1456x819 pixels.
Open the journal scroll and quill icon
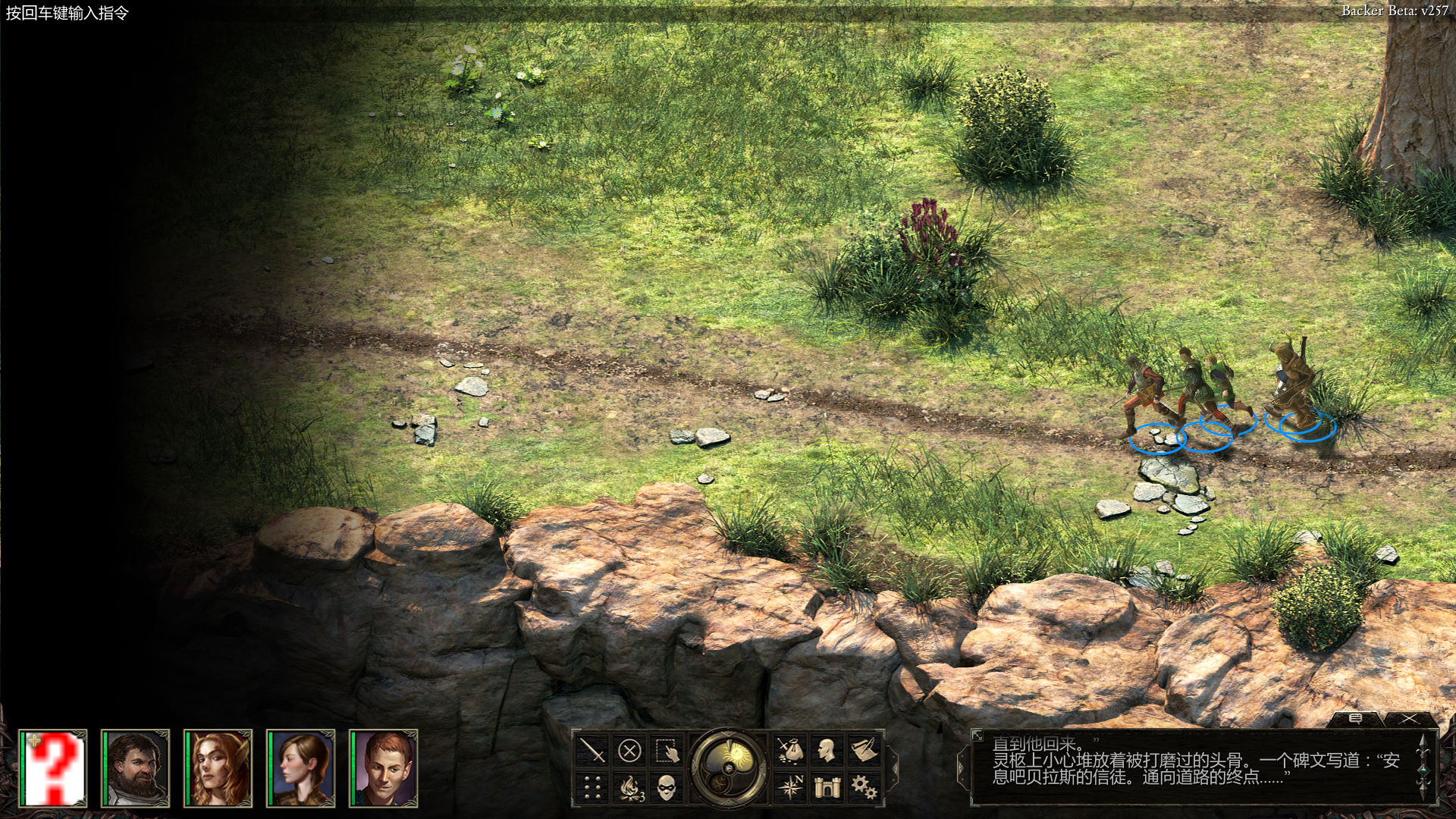(x=864, y=751)
